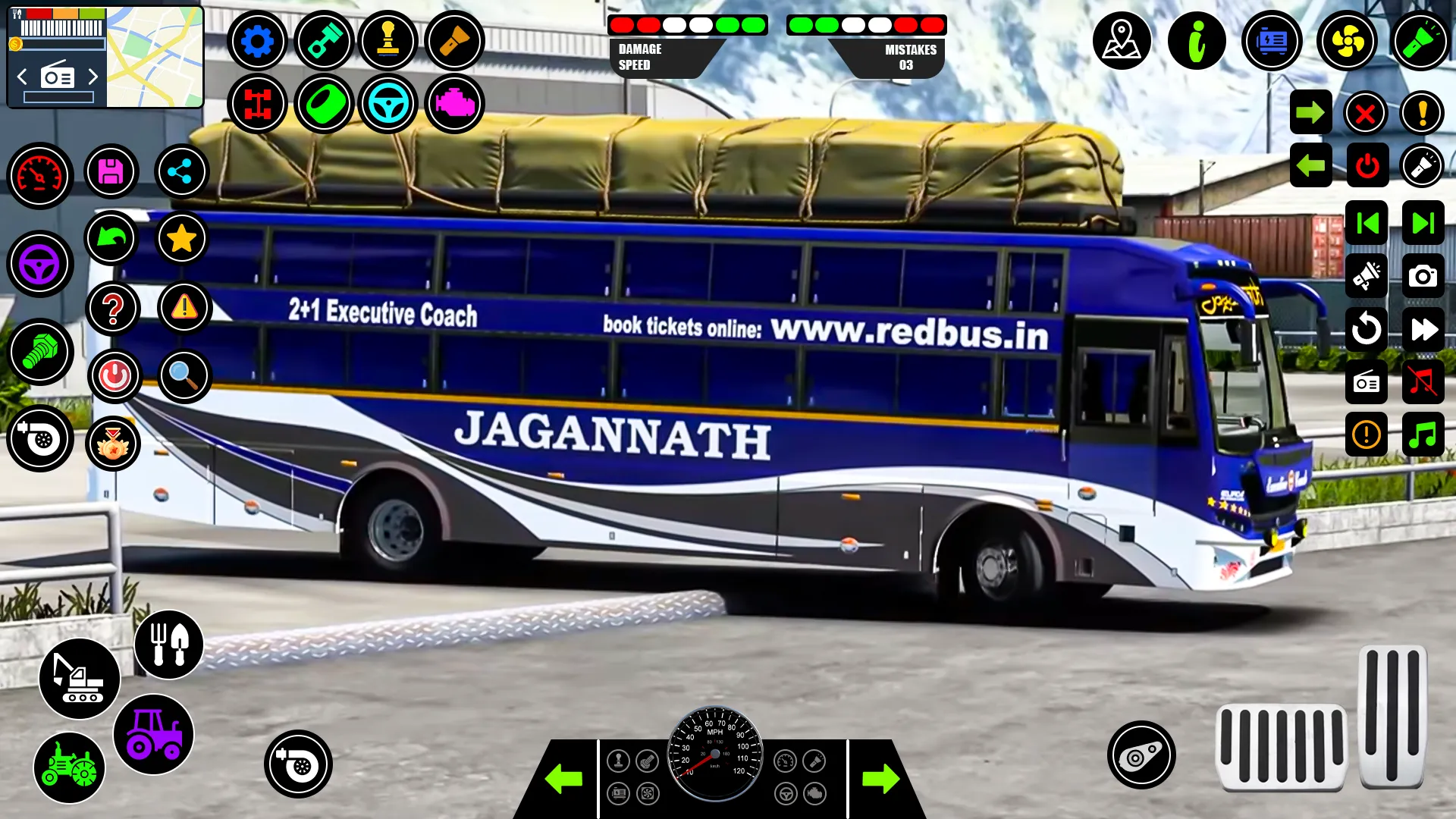The height and width of the screenshot is (819, 1456).
Task: Open the red question mark help
Action: (113, 309)
